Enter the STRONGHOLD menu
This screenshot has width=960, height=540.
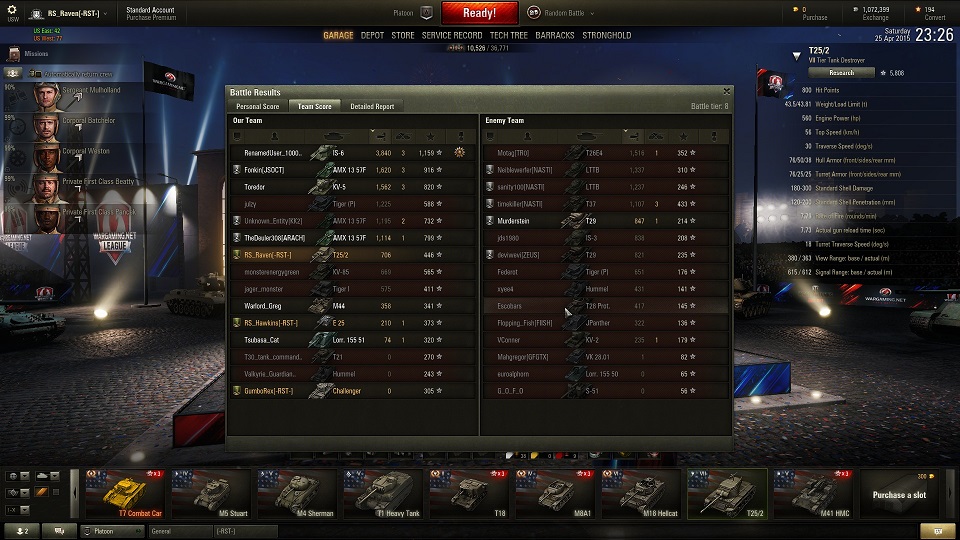tap(607, 35)
